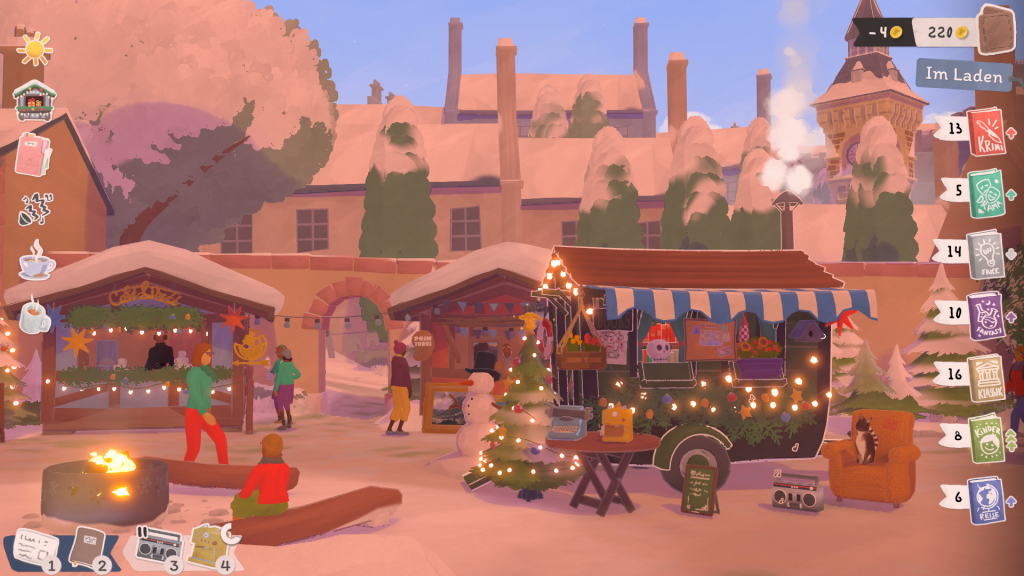Screen dimensions: 1024x576
Task: Select the steaming teacup icon
Action: [35, 262]
